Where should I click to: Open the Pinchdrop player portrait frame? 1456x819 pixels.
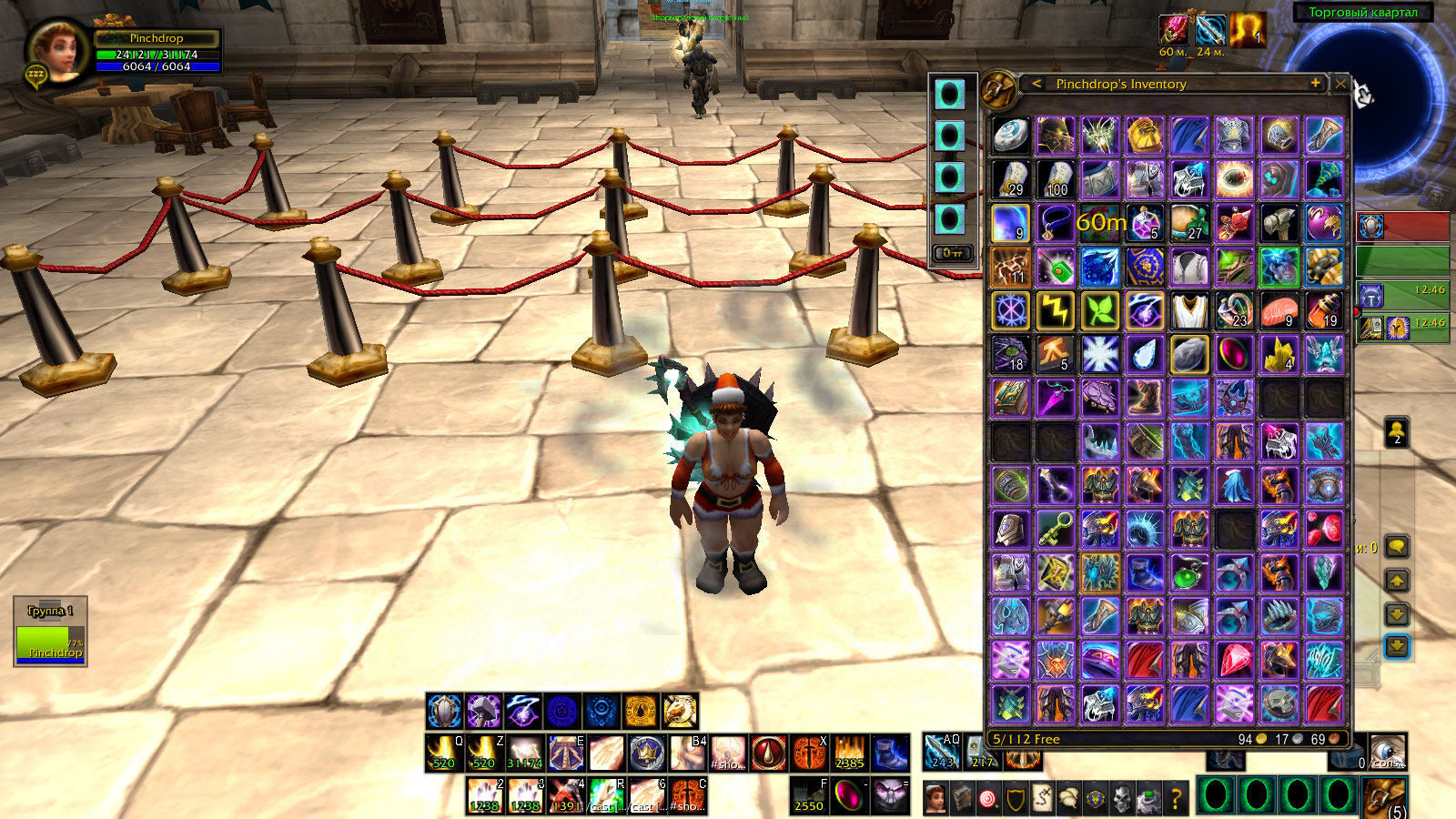pos(56,52)
